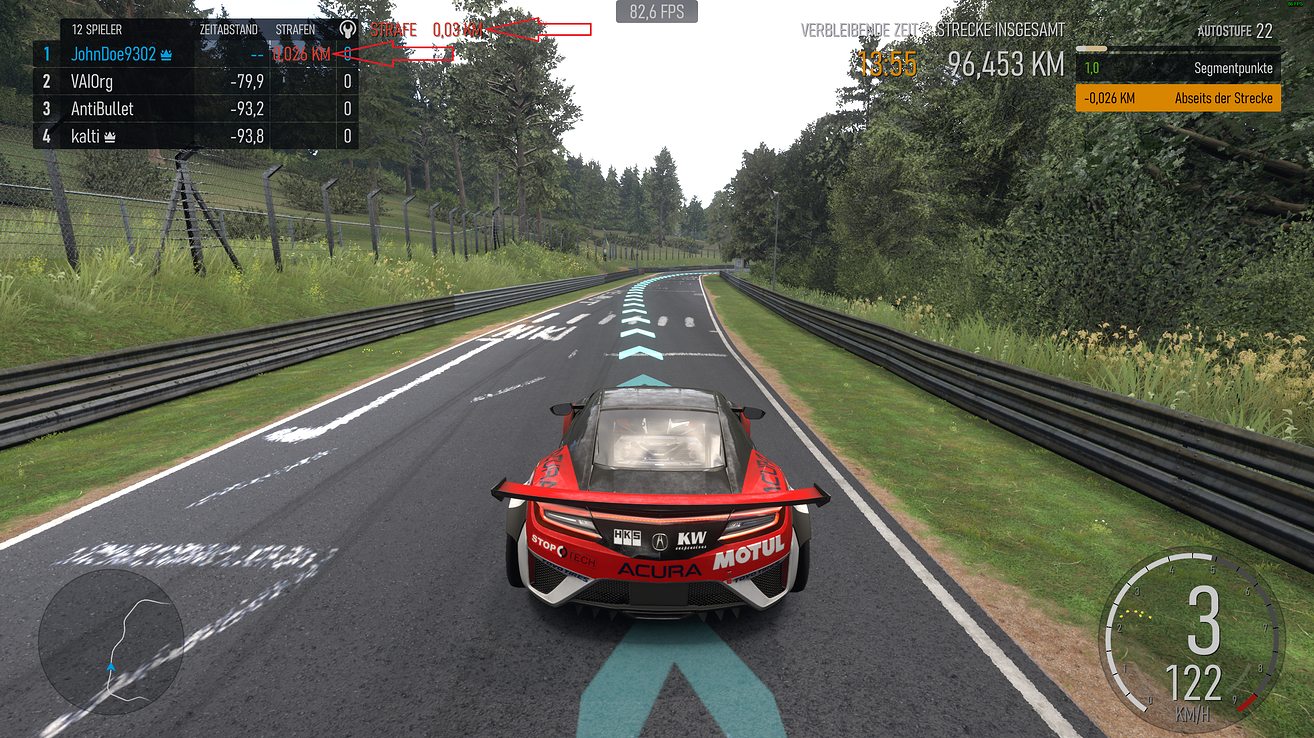
Task: Toggle the 0,026 KM penalty on JohnDoe9302 row
Action: pyautogui.click(x=303, y=55)
